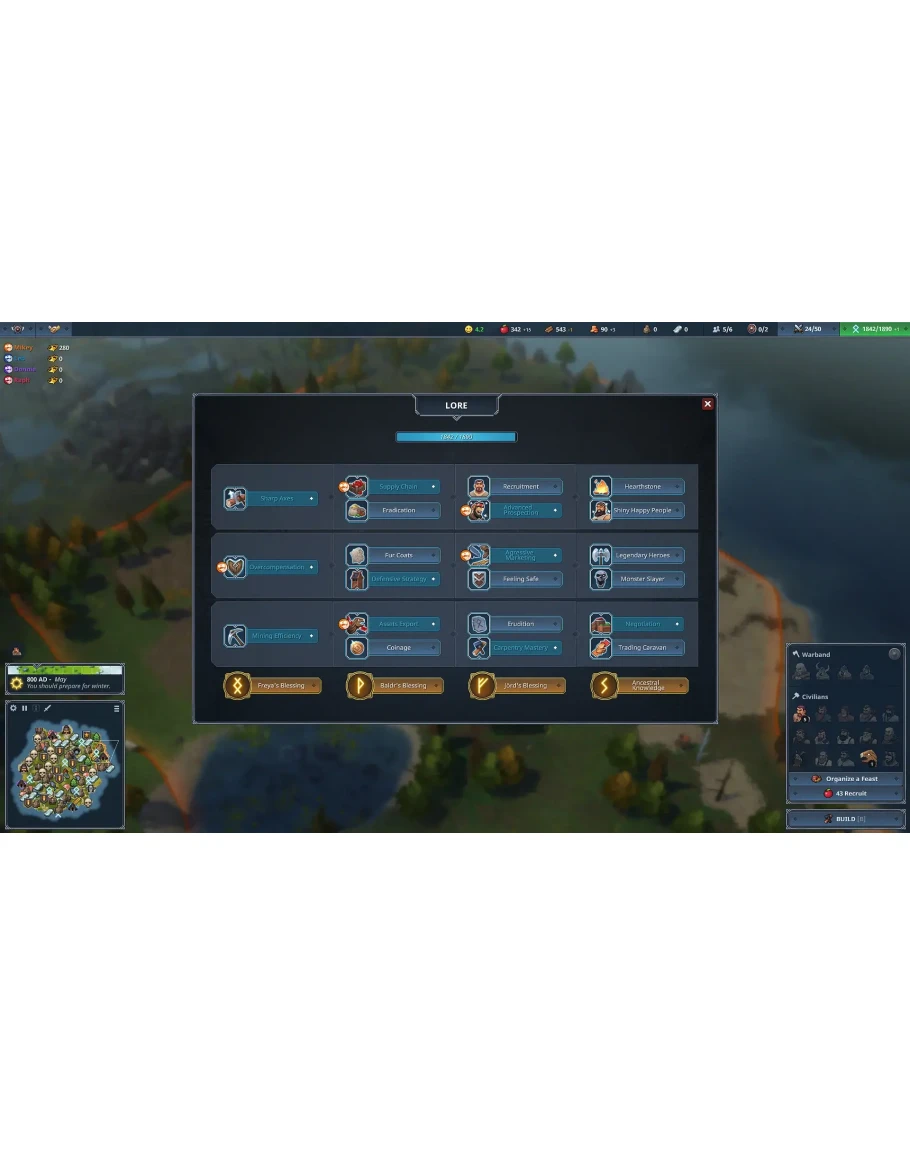This screenshot has width=910, height=1155.
Task: Open settings with the gear icon
Action: (x=14, y=708)
